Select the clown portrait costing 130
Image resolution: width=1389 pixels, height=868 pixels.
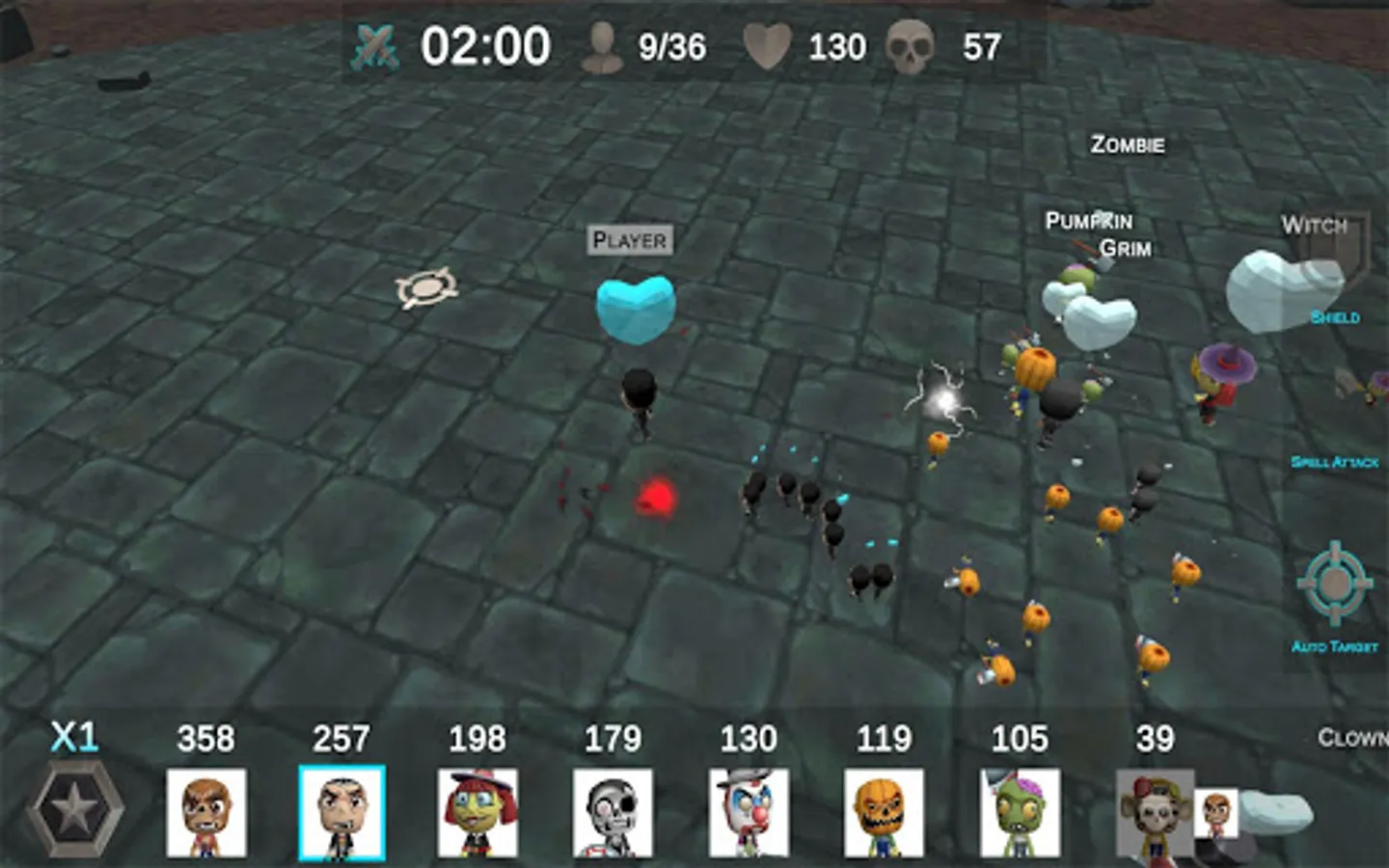click(749, 813)
